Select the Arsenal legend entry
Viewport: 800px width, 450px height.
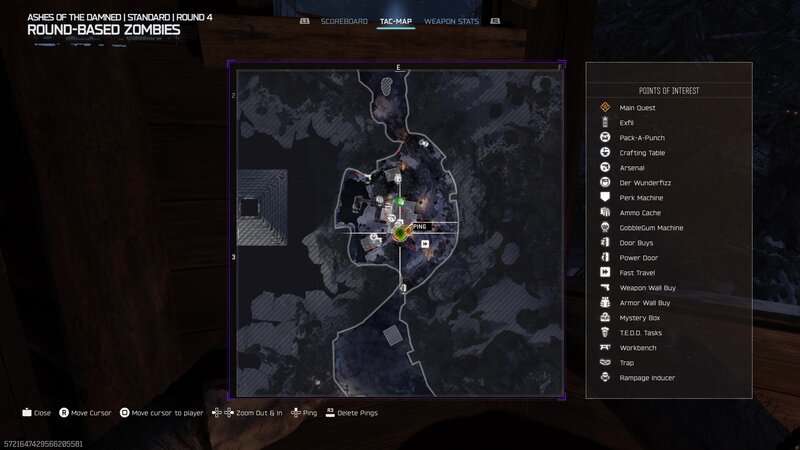tap(632, 167)
